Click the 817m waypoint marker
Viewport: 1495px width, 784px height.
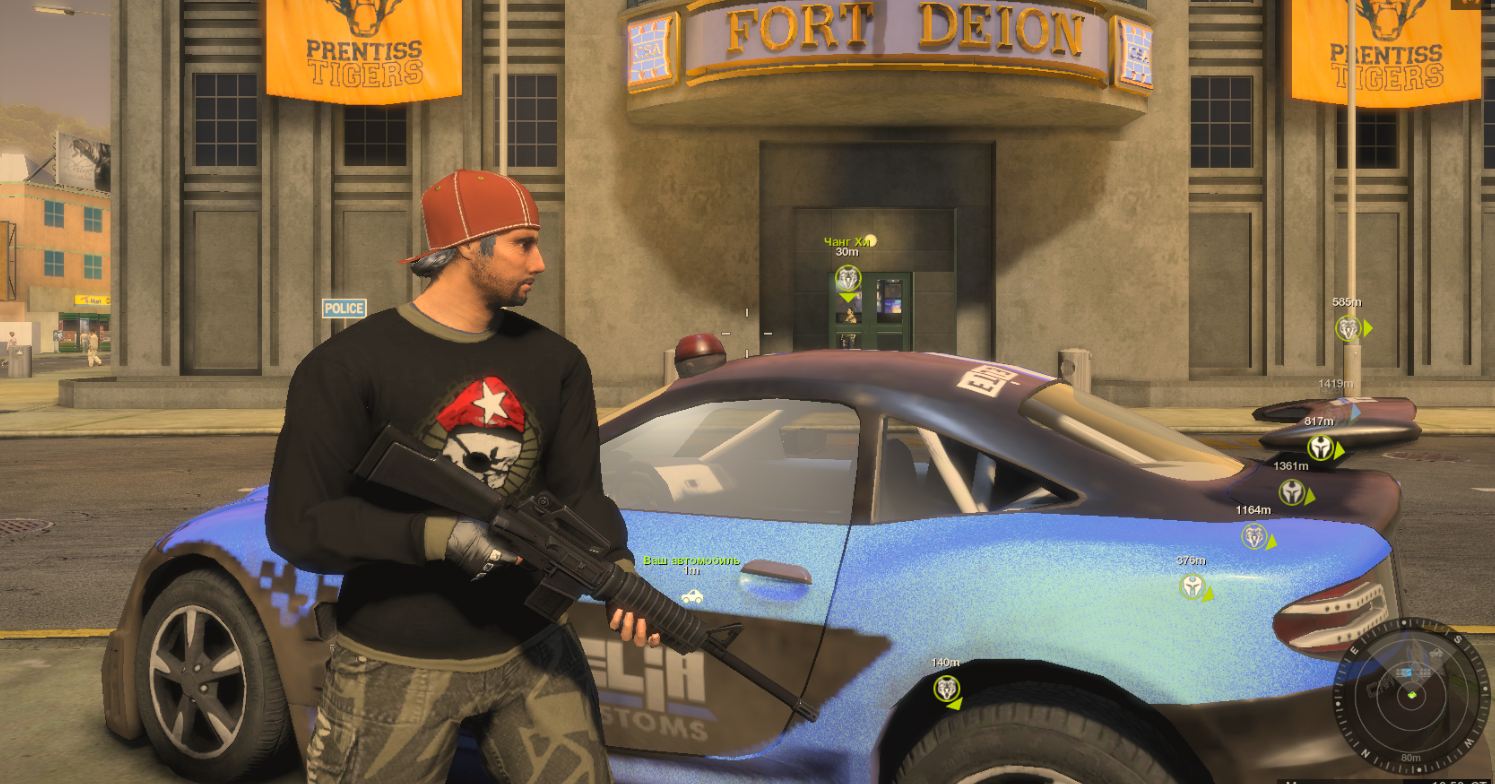click(1322, 447)
